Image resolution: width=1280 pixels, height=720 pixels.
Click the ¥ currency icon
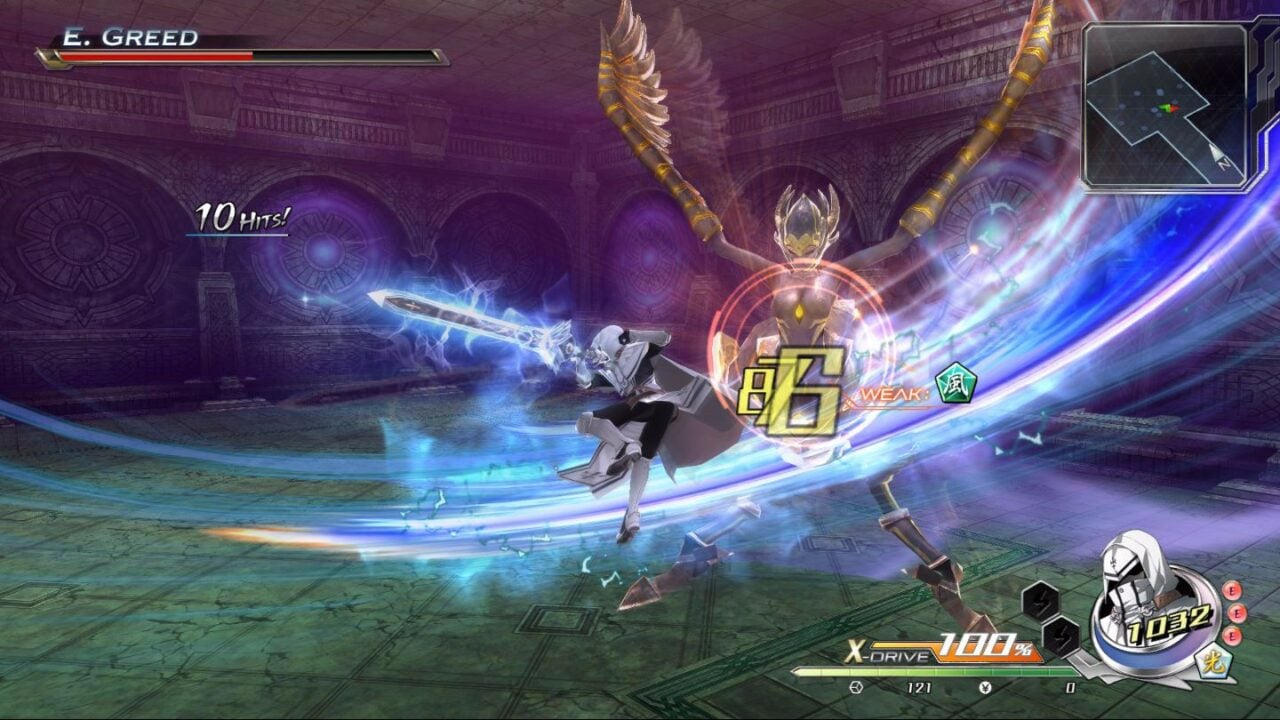click(x=986, y=688)
